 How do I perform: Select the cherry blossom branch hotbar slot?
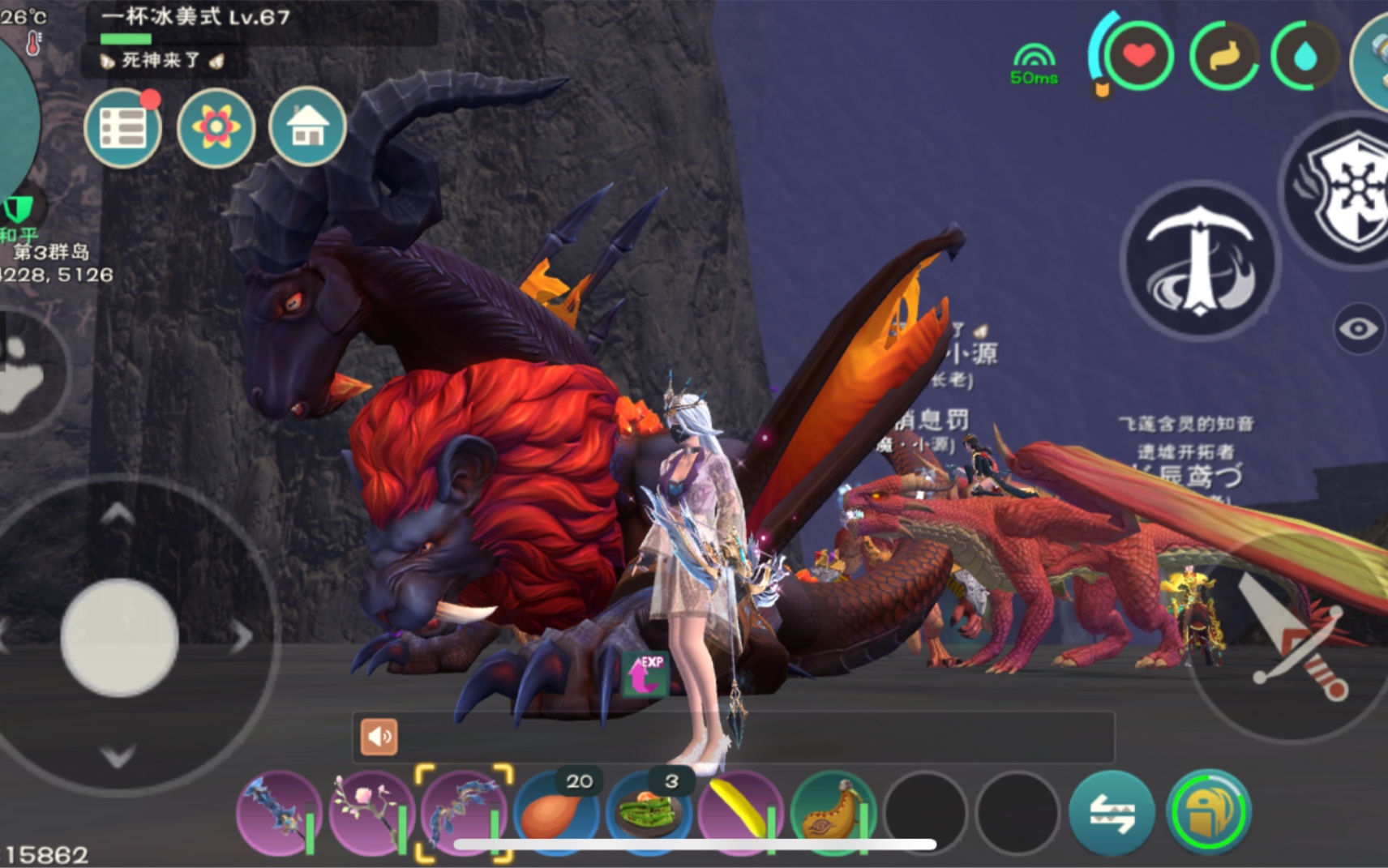371,813
